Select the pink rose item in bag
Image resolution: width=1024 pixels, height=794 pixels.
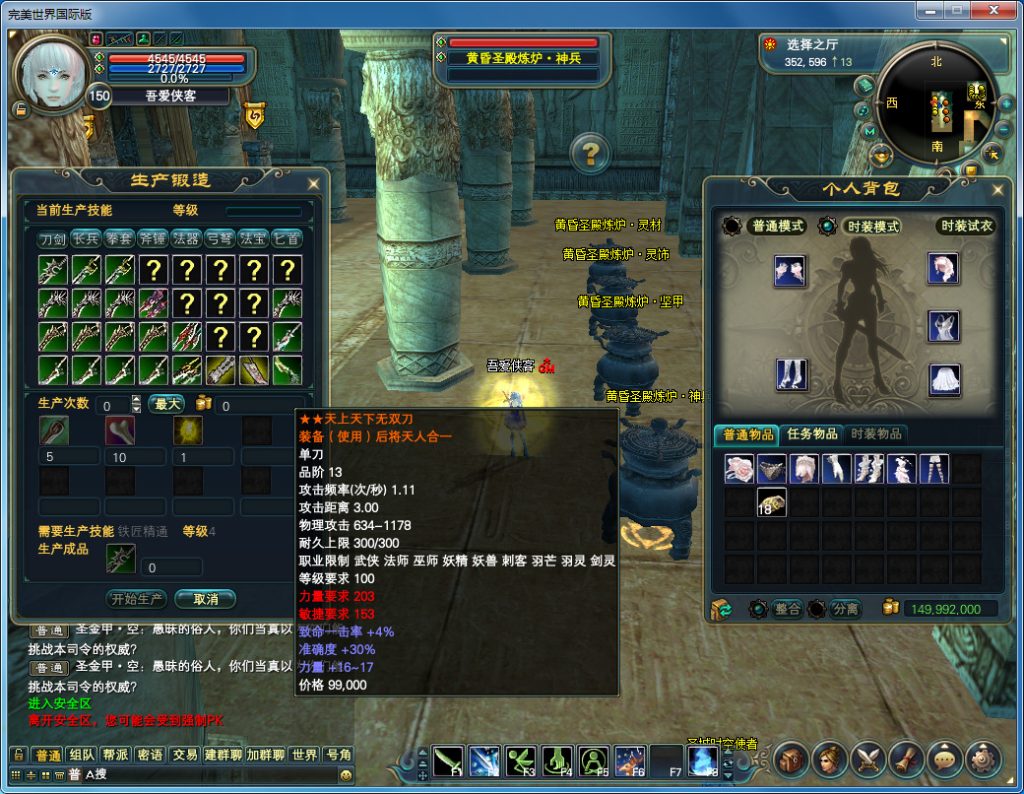(x=739, y=469)
